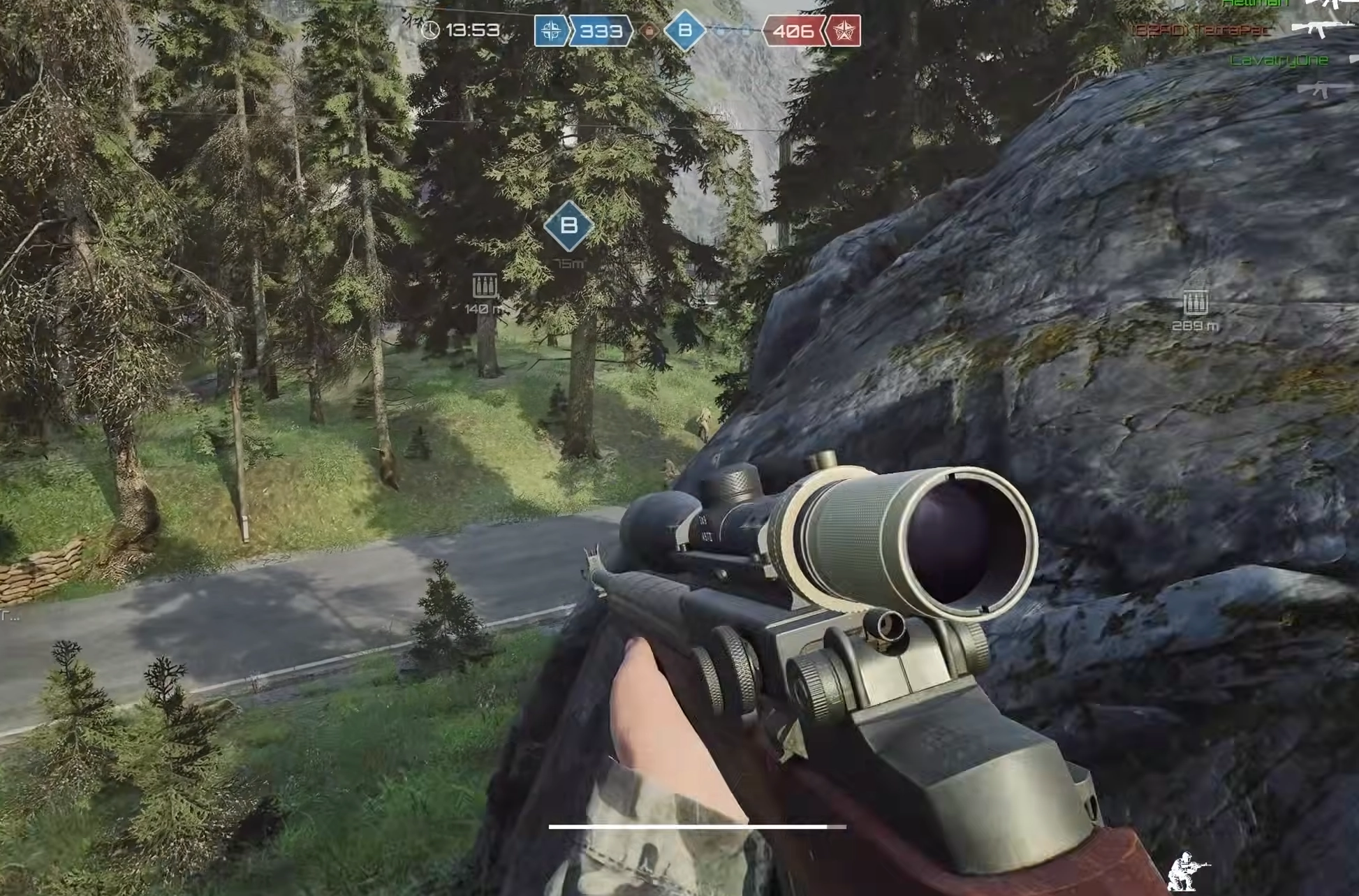This screenshot has height=896, width=1359.
Task: Click the red star team emblem
Action: click(844, 31)
